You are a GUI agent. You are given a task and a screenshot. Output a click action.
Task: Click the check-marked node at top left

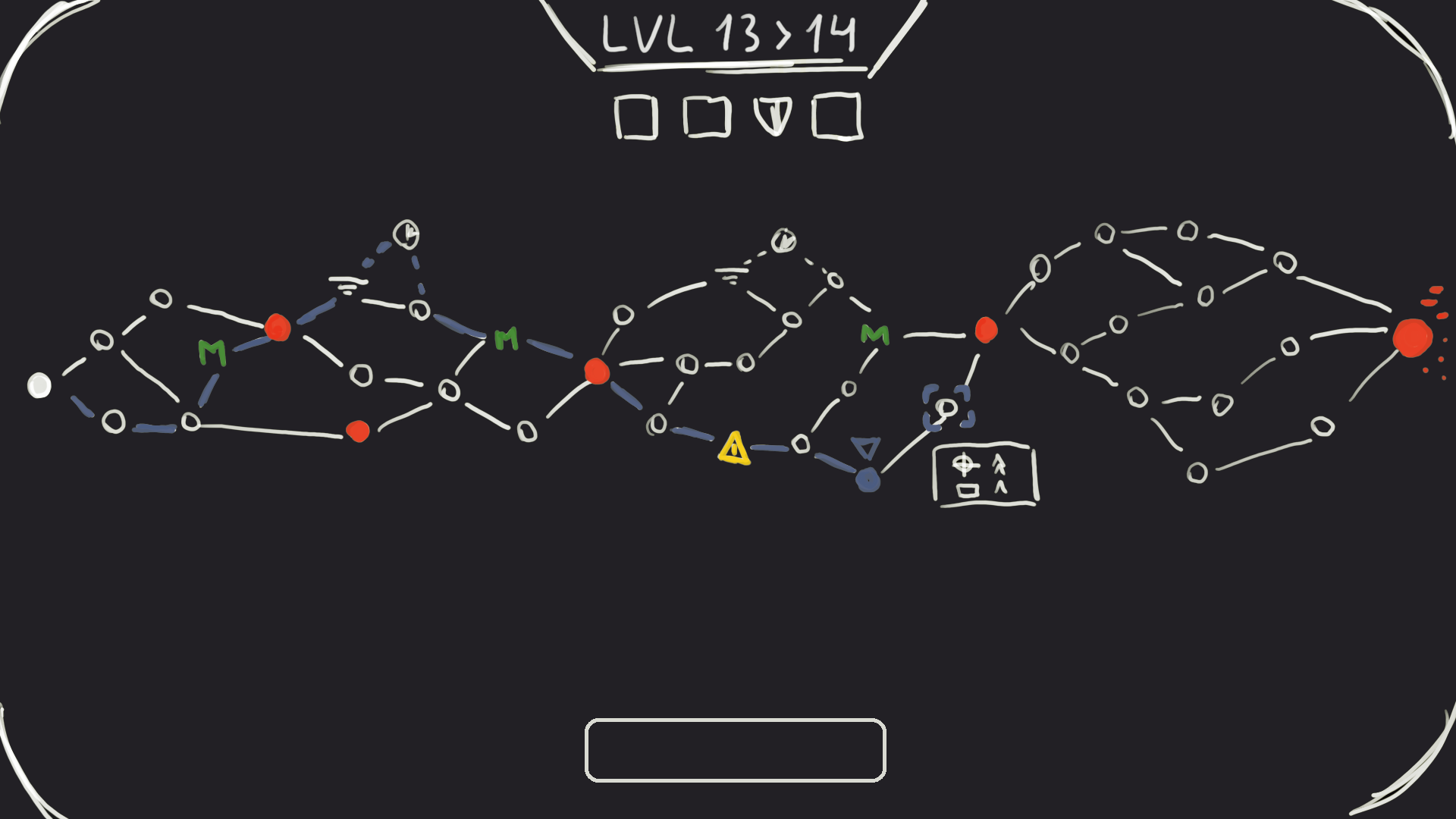pos(406,236)
